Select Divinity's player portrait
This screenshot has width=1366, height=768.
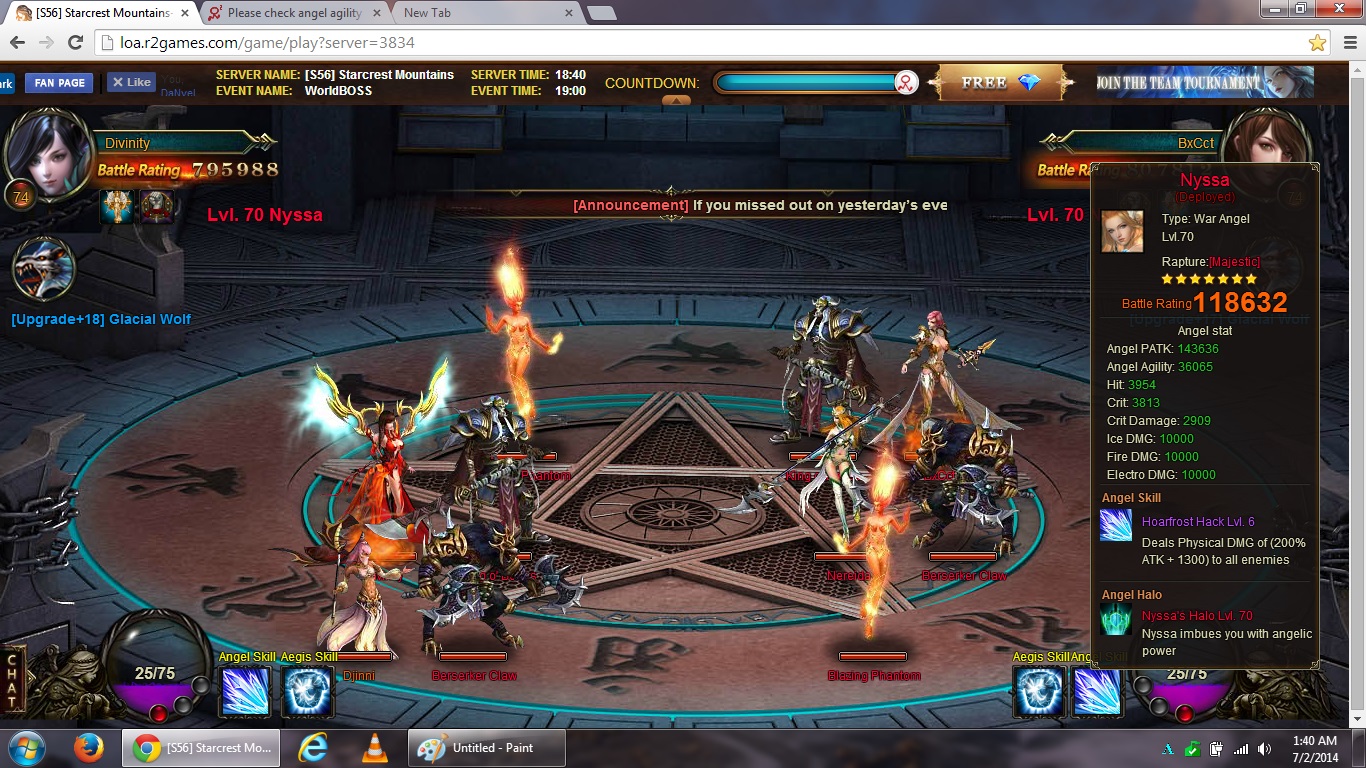point(47,153)
